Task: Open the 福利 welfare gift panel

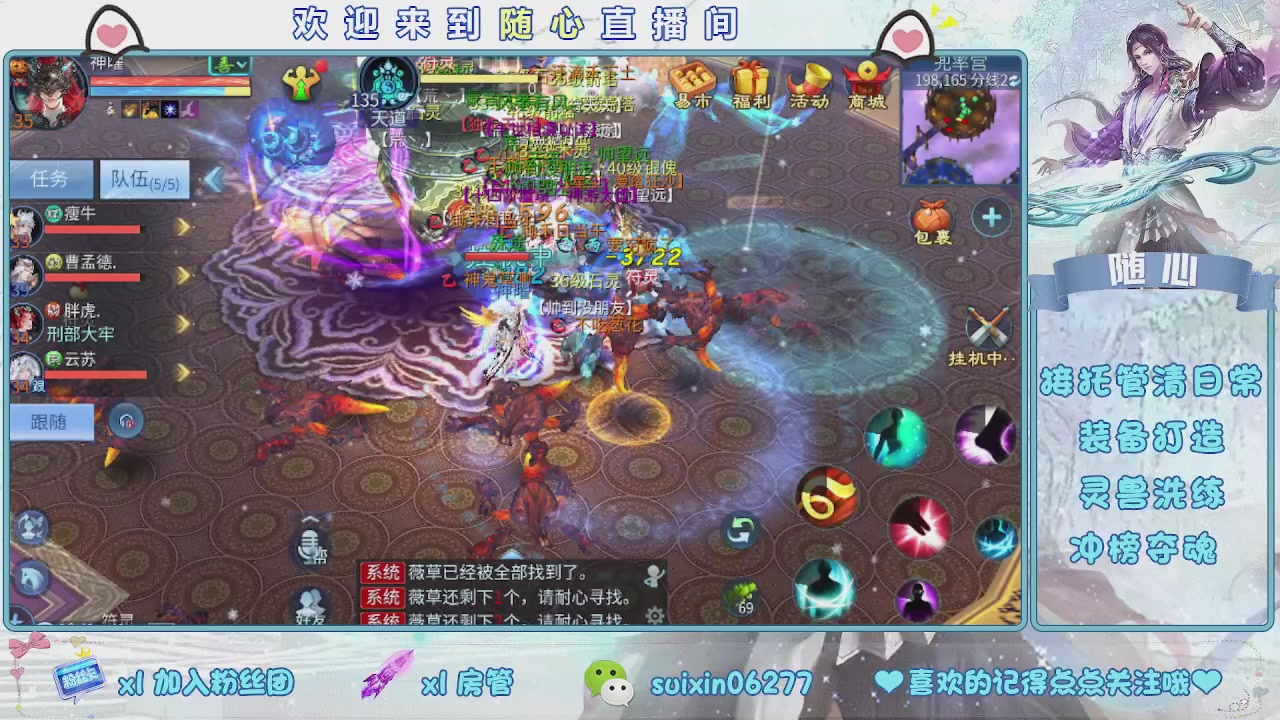Action: point(751,80)
